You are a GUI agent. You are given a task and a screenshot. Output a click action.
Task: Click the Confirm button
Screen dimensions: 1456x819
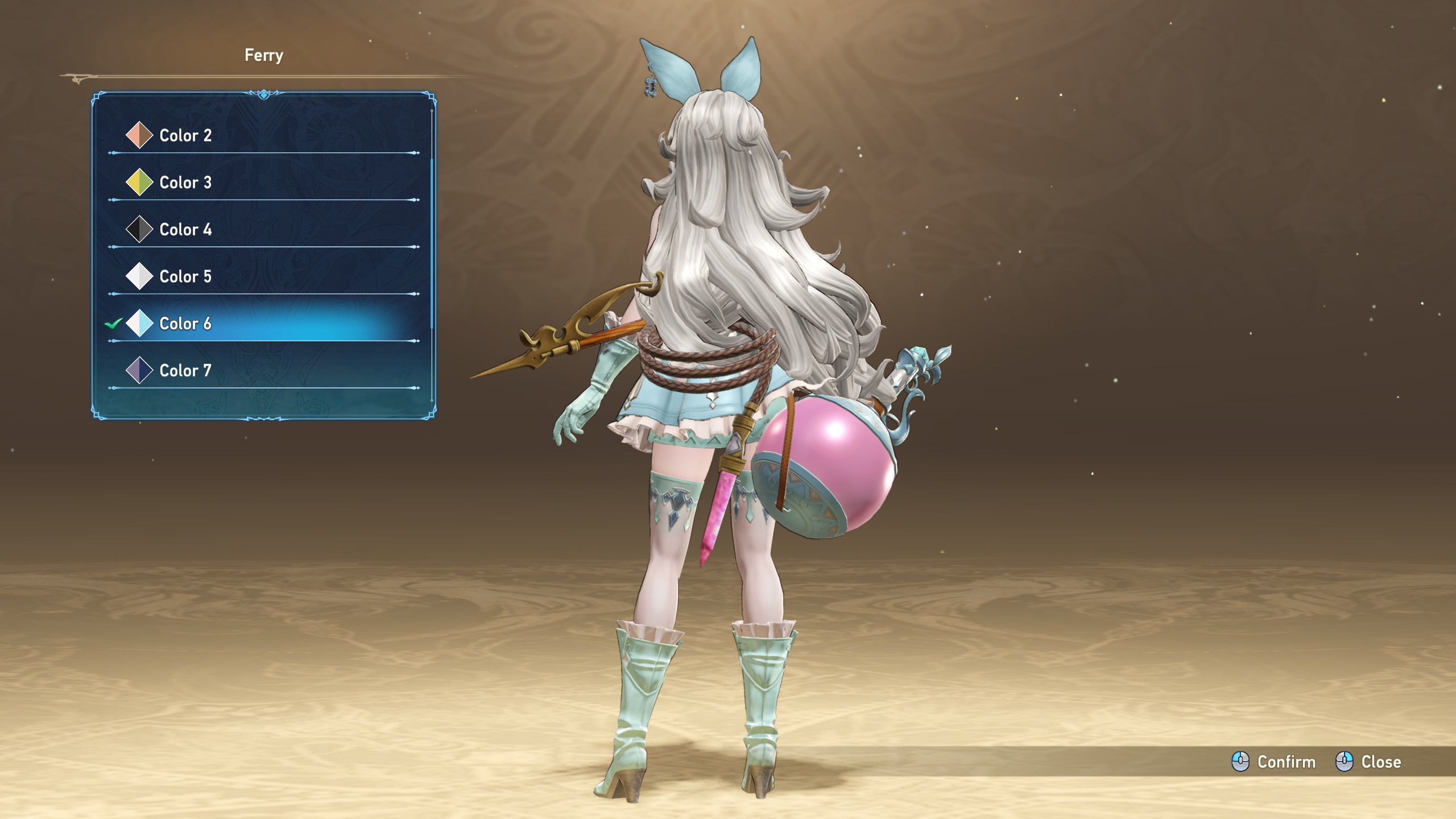(x=1274, y=762)
